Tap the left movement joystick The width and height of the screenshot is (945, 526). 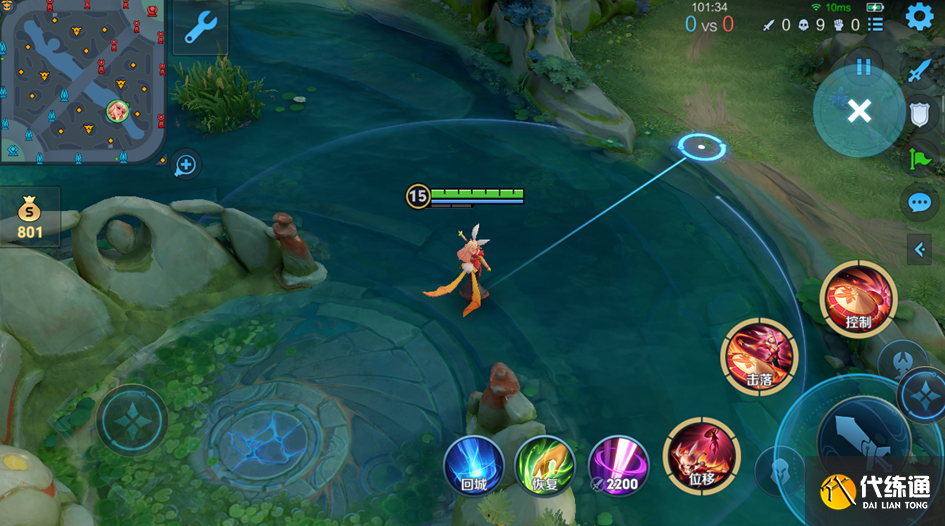[x=131, y=419]
